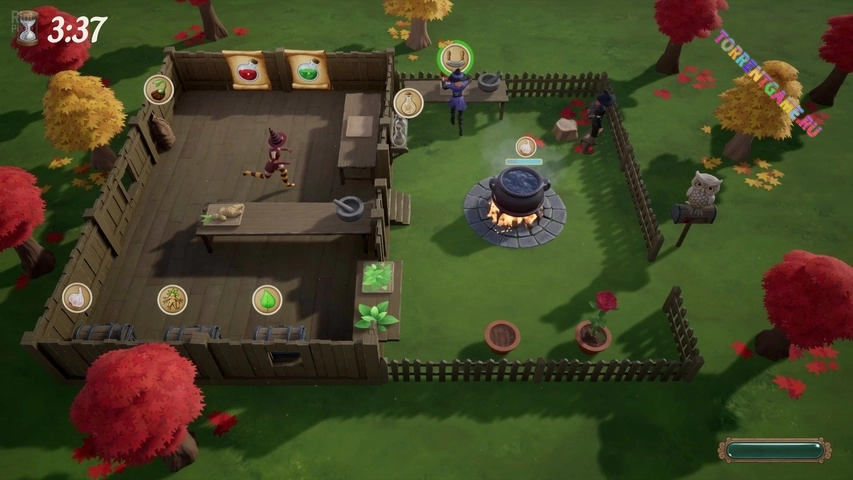Select the sprouting seed ingredient icon

[158, 90]
